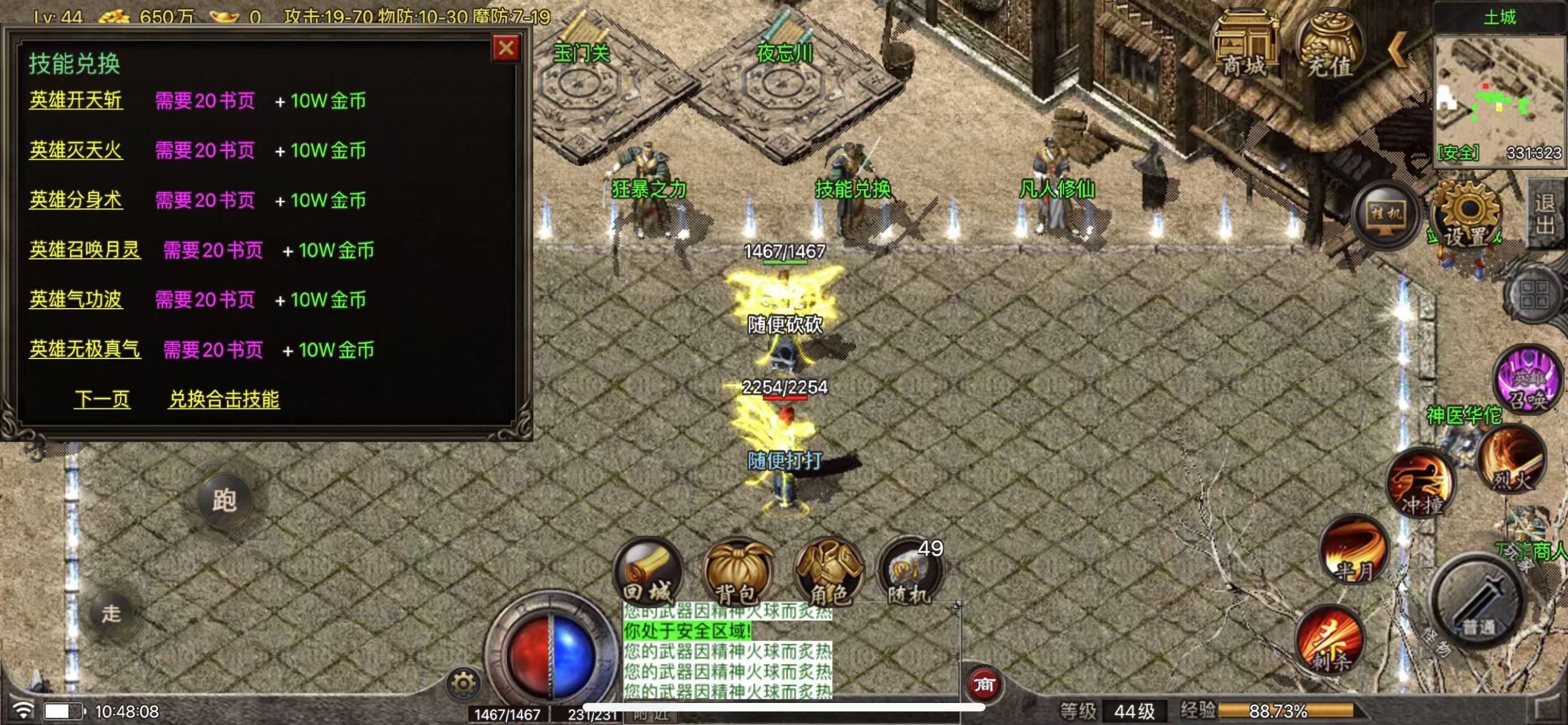
Task: Close the 技能兑换 skill exchange panel
Action: coord(505,48)
